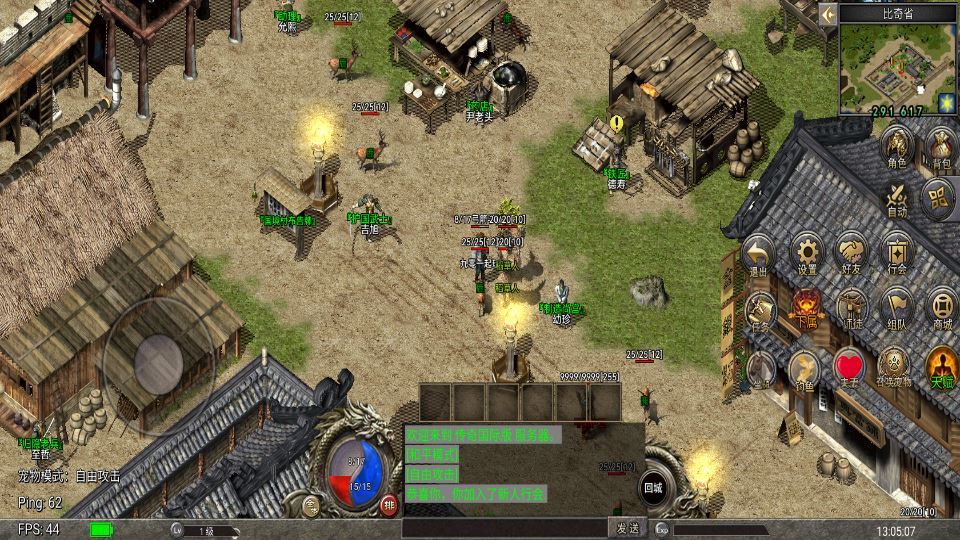Open the 好友 friends list
Viewport: 960px width, 540px height.
tap(851, 254)
